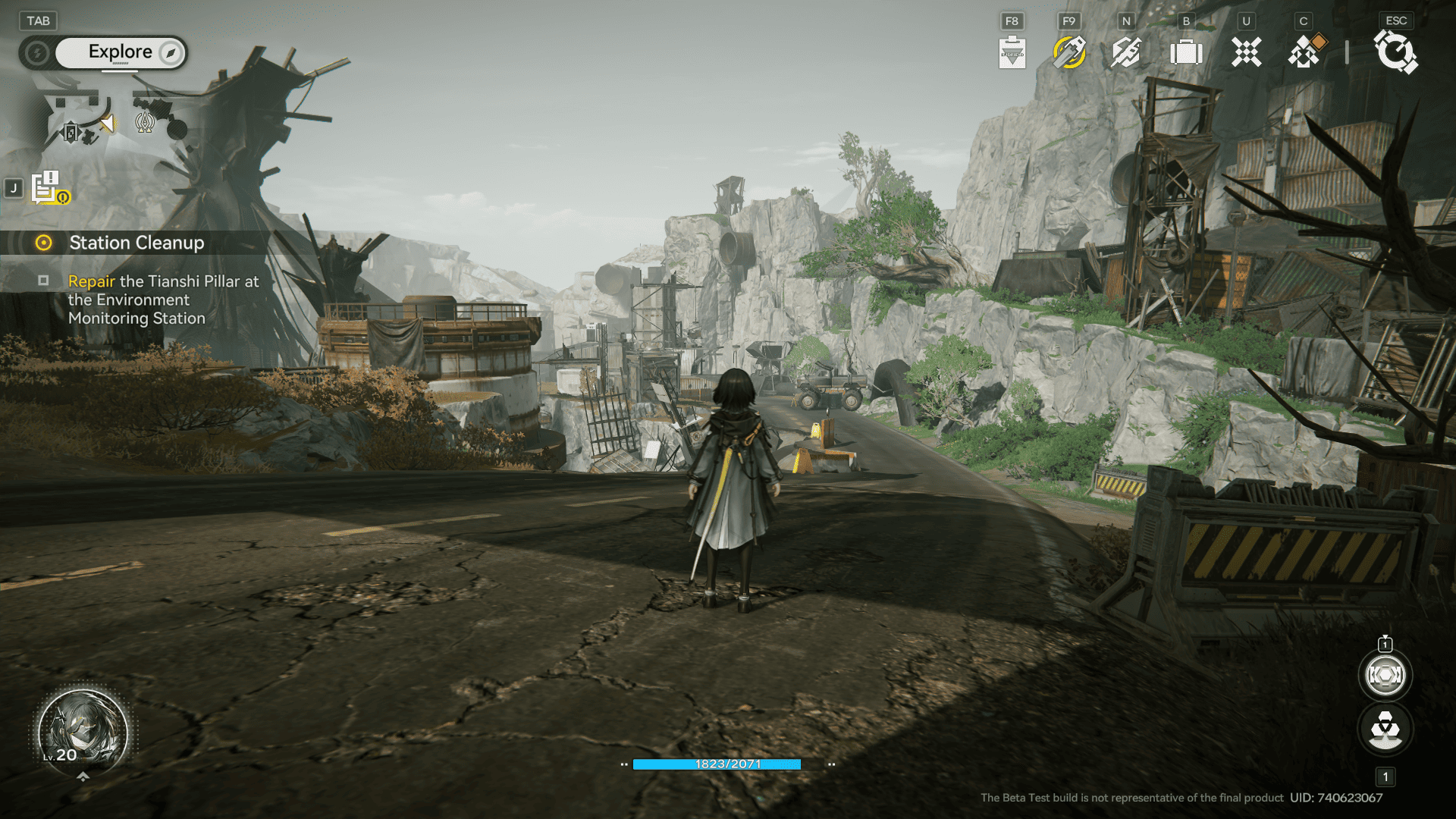Open the Endfield clipboard icon
The width and height of the screenshot is (1456, 819).
[1012, 53]
